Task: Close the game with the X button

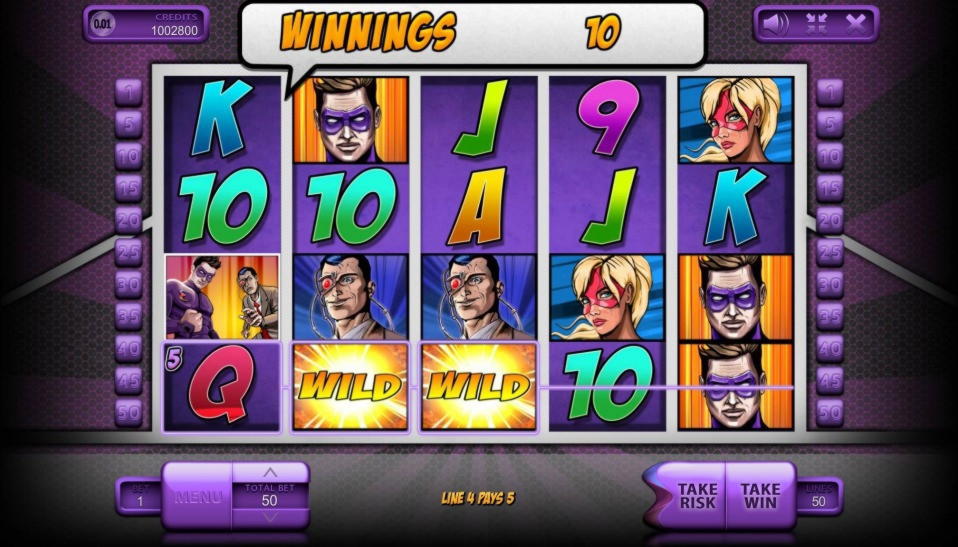Action: pyautogui.click(x=856, y=23)
